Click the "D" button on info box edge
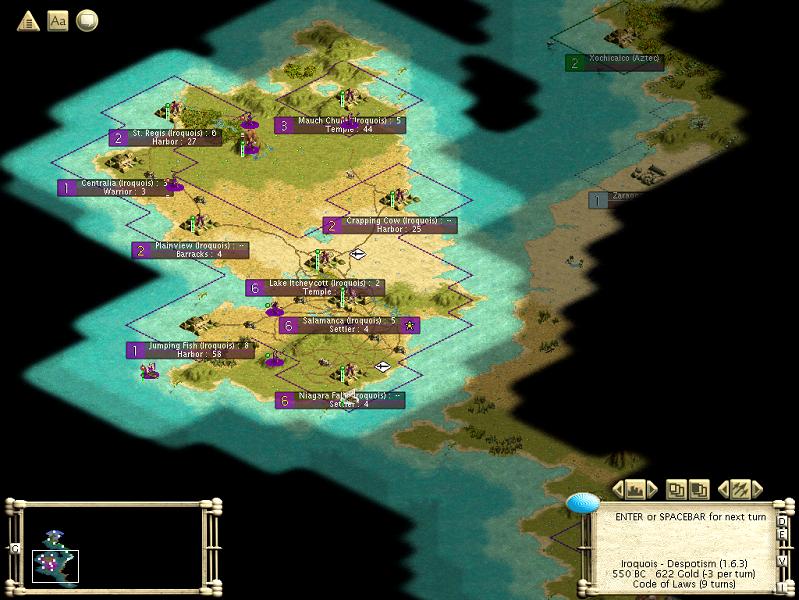The height and width of the screenshot is (600, 799). pos(782,521)
